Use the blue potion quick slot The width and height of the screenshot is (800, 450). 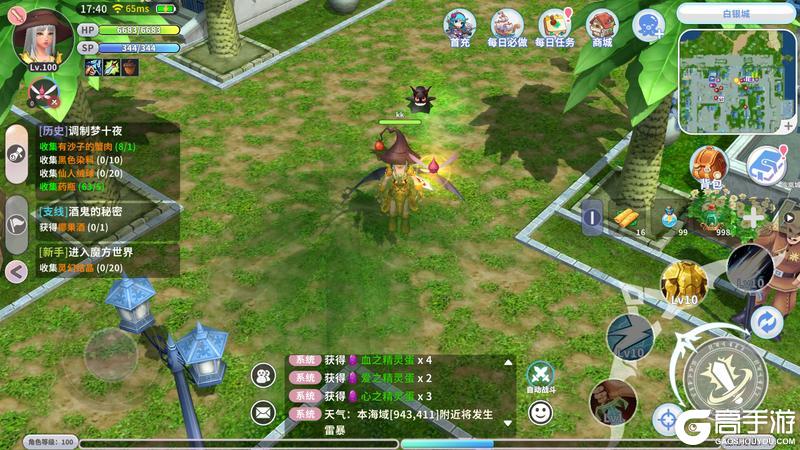(670, 216)
